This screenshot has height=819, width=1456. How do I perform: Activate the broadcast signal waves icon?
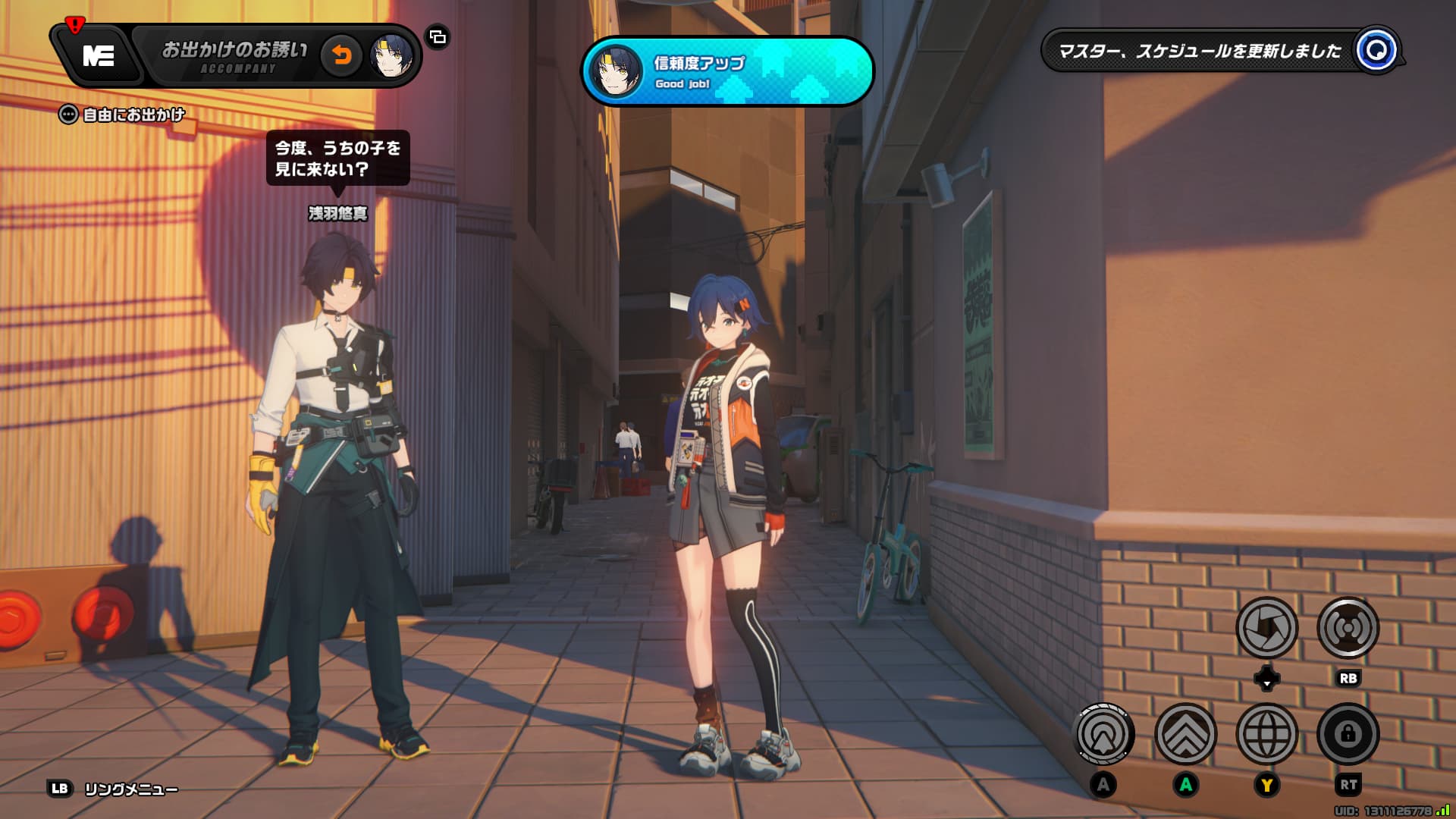pyautogui.click(x=1348, y=628)
